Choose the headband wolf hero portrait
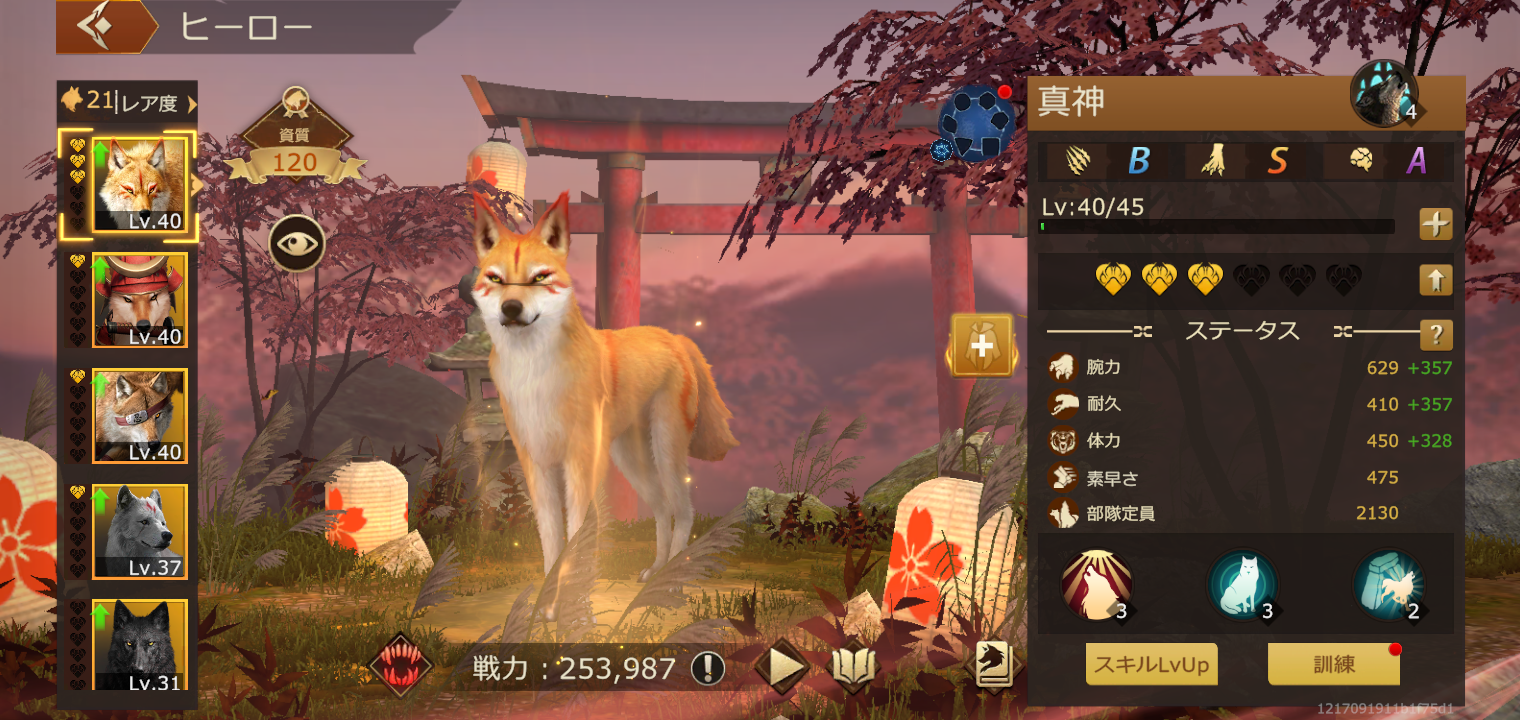Screen dimensions: 1520x720 (x=140, y=415)
